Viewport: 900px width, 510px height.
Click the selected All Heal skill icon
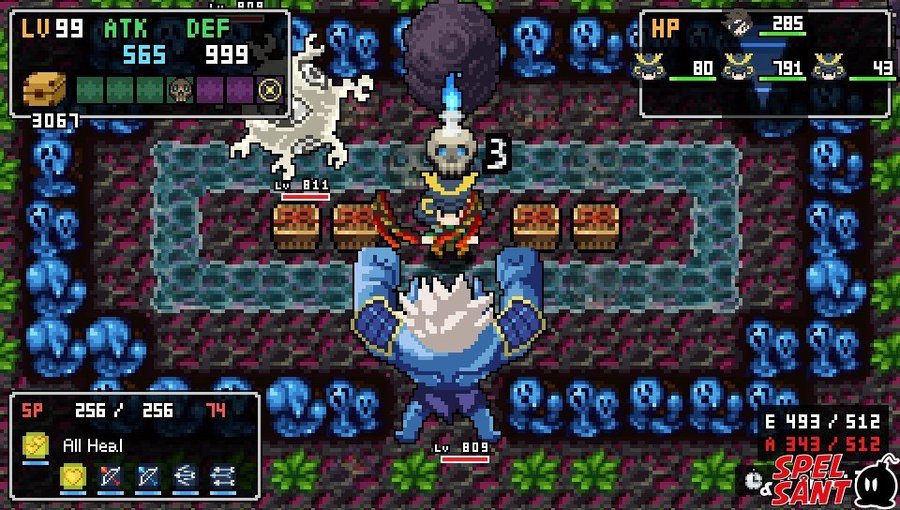[36, 445]
